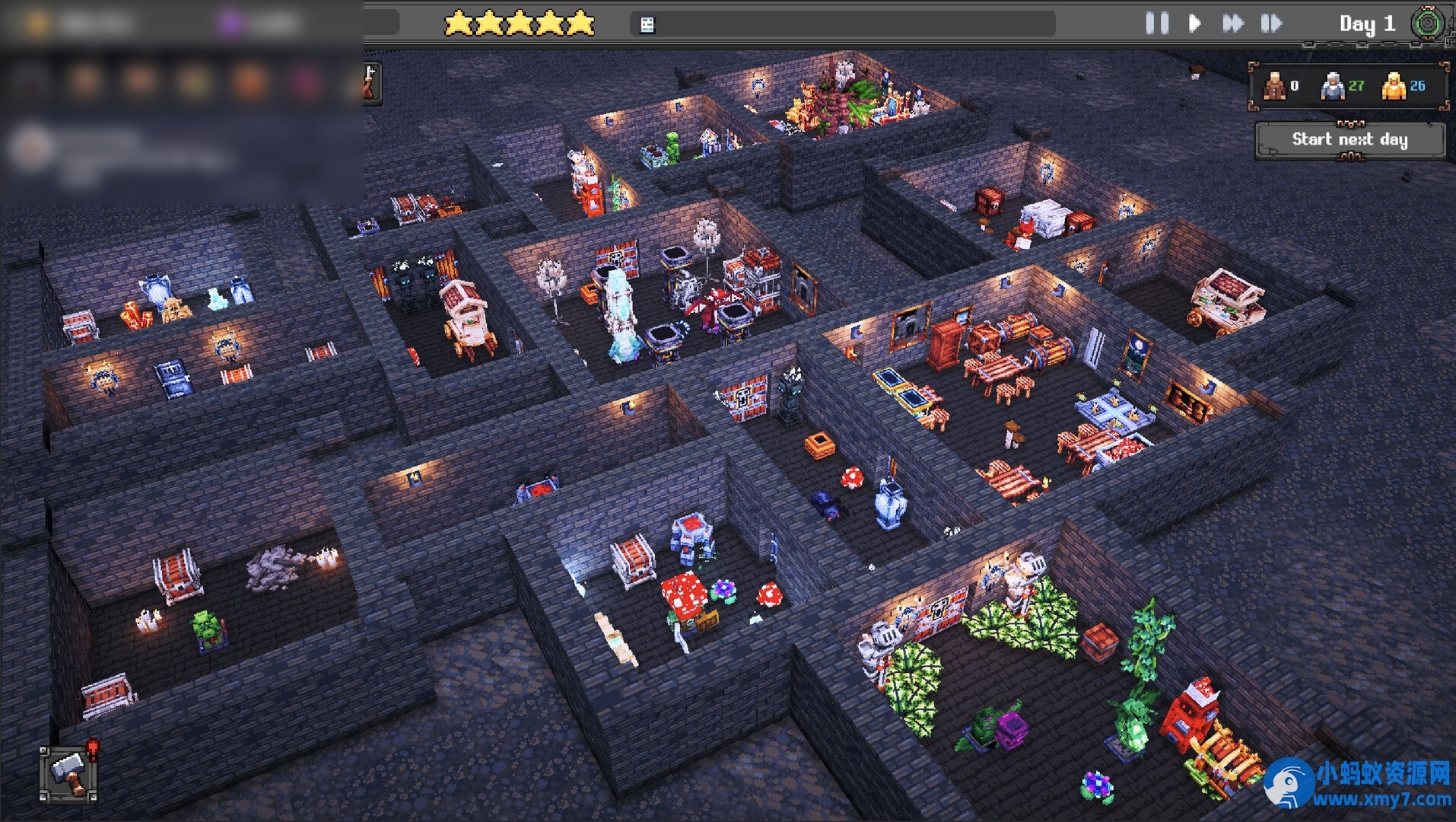Open the scroll log icon
The image size is (1456, 822).
pos(647,25)
